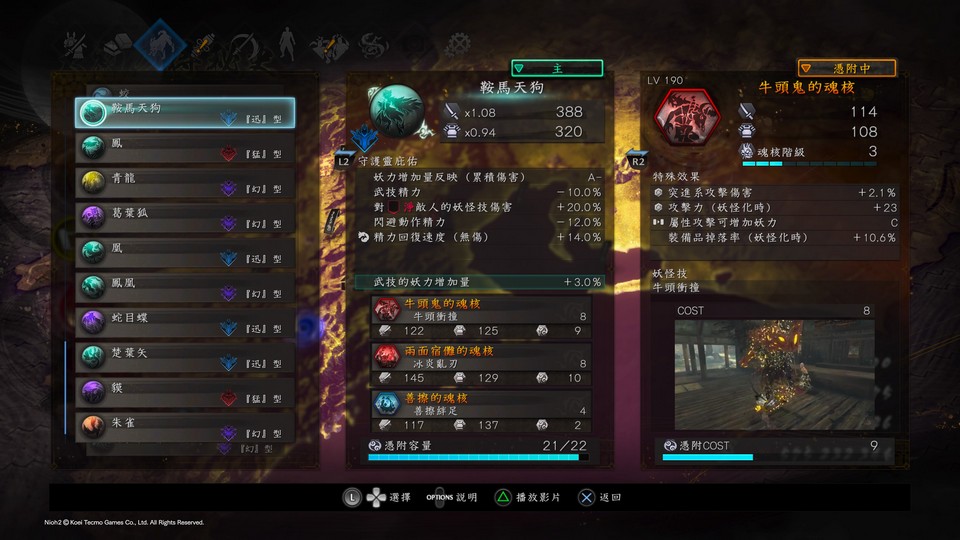Choose the 青龍 guardian spirit row
This screenshot has width=960, height=540.
point(186,181)
